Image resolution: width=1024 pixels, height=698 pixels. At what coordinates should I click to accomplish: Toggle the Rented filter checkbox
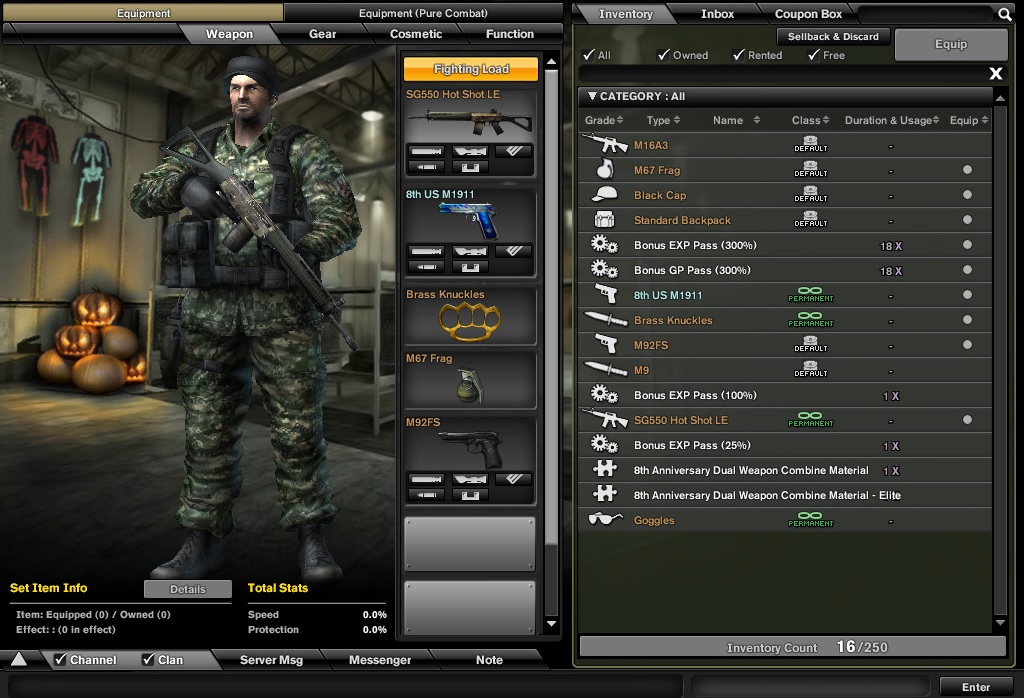point(740,55)
